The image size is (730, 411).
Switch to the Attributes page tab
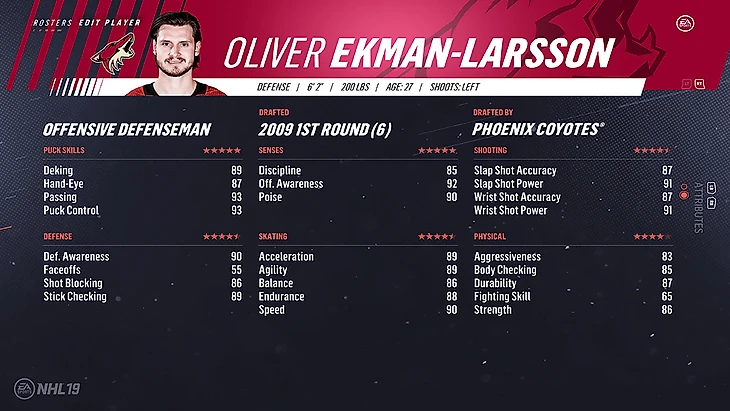click(697, 205)
